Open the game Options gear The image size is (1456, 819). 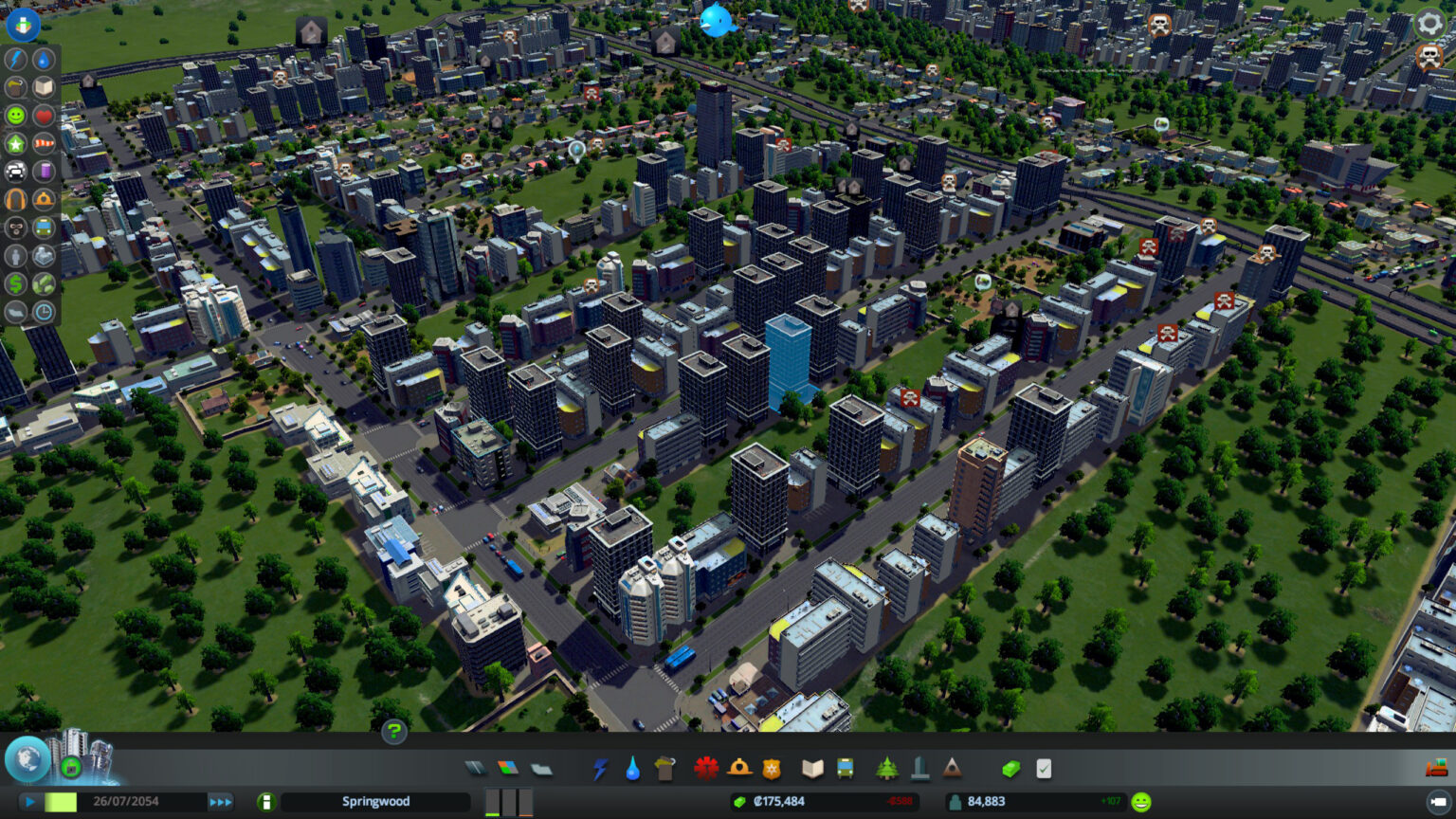[1428, 24]
